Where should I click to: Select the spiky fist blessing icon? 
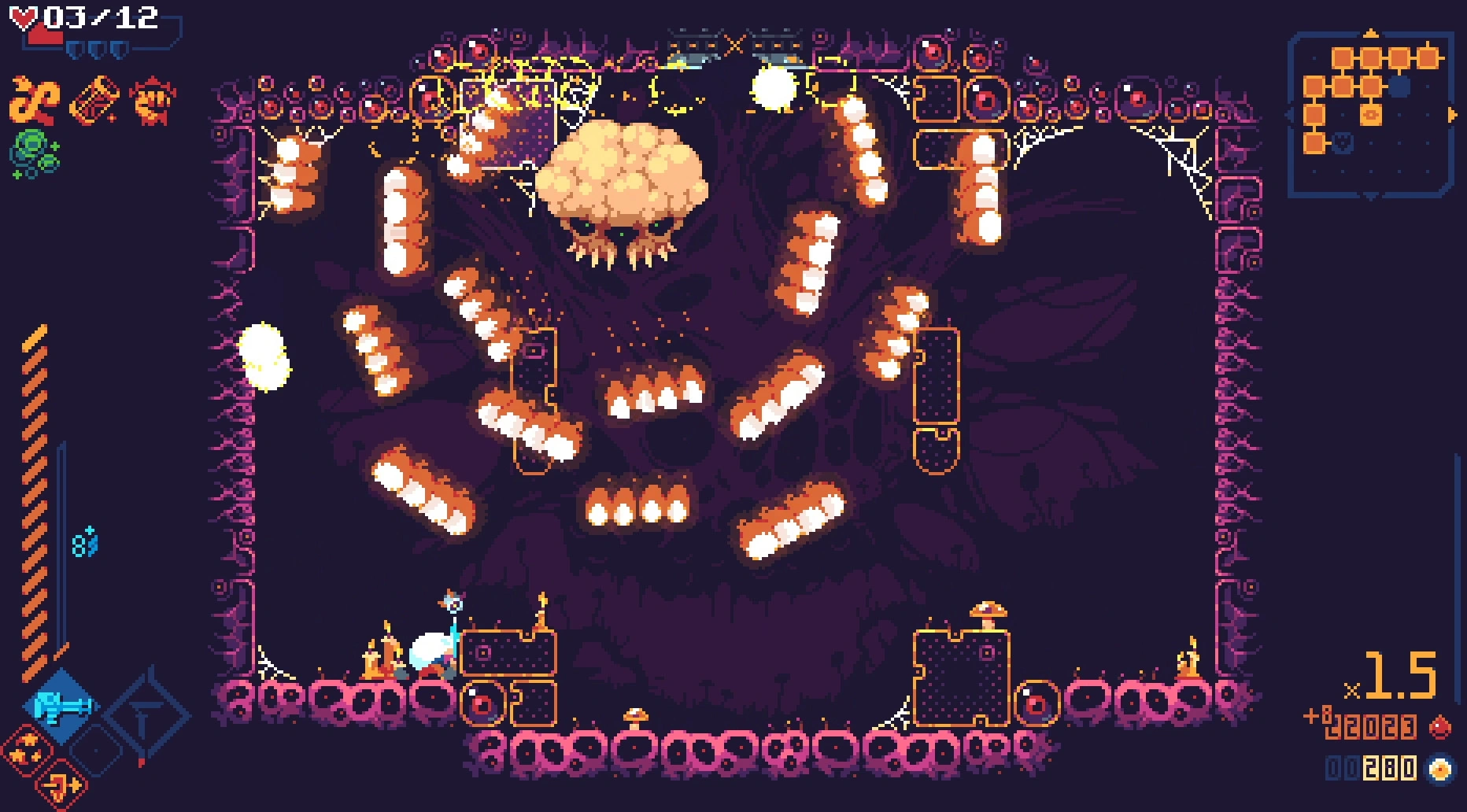tap(153, 101)
